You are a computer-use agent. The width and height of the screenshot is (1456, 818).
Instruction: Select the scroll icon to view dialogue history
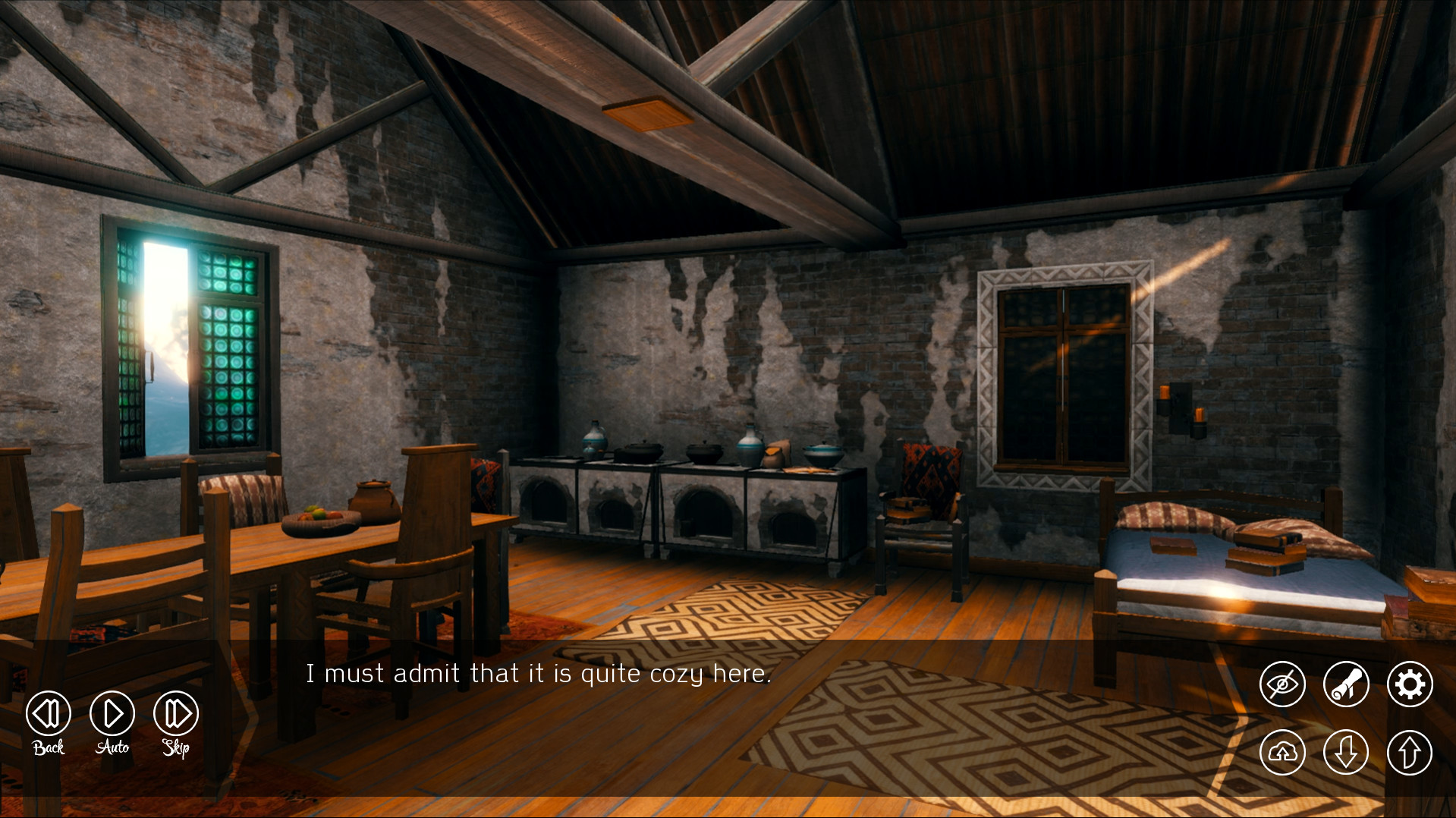pyautogui.click(x=1345, y=684)
